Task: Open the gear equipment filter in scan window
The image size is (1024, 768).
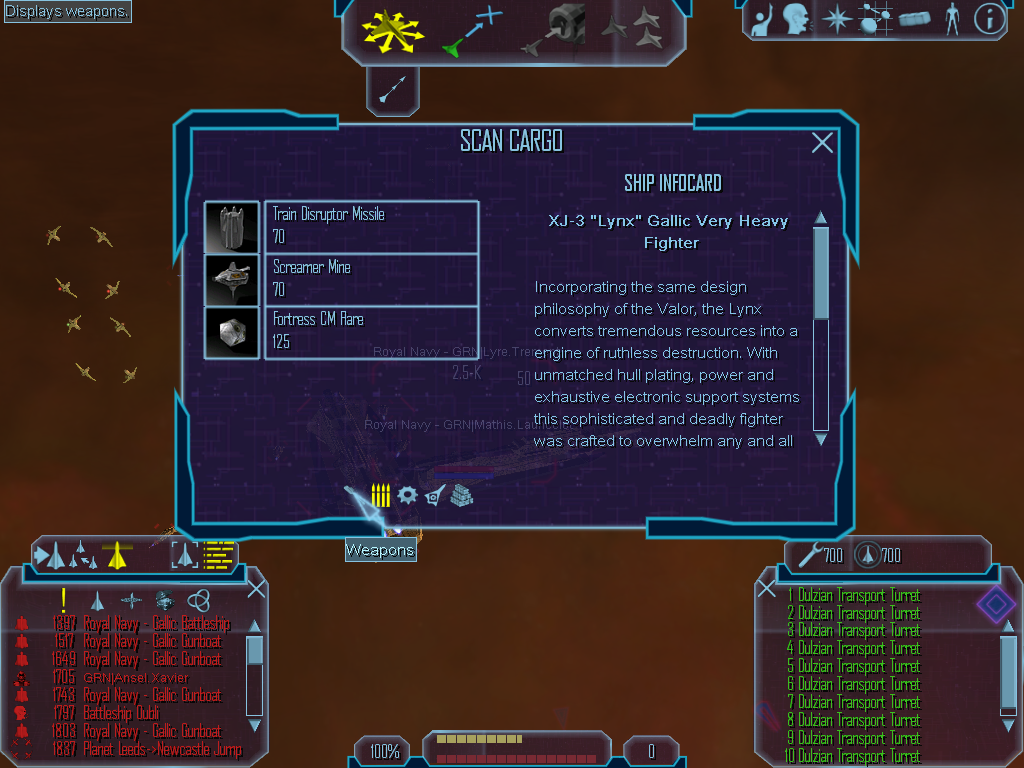Action: point(407,495)
